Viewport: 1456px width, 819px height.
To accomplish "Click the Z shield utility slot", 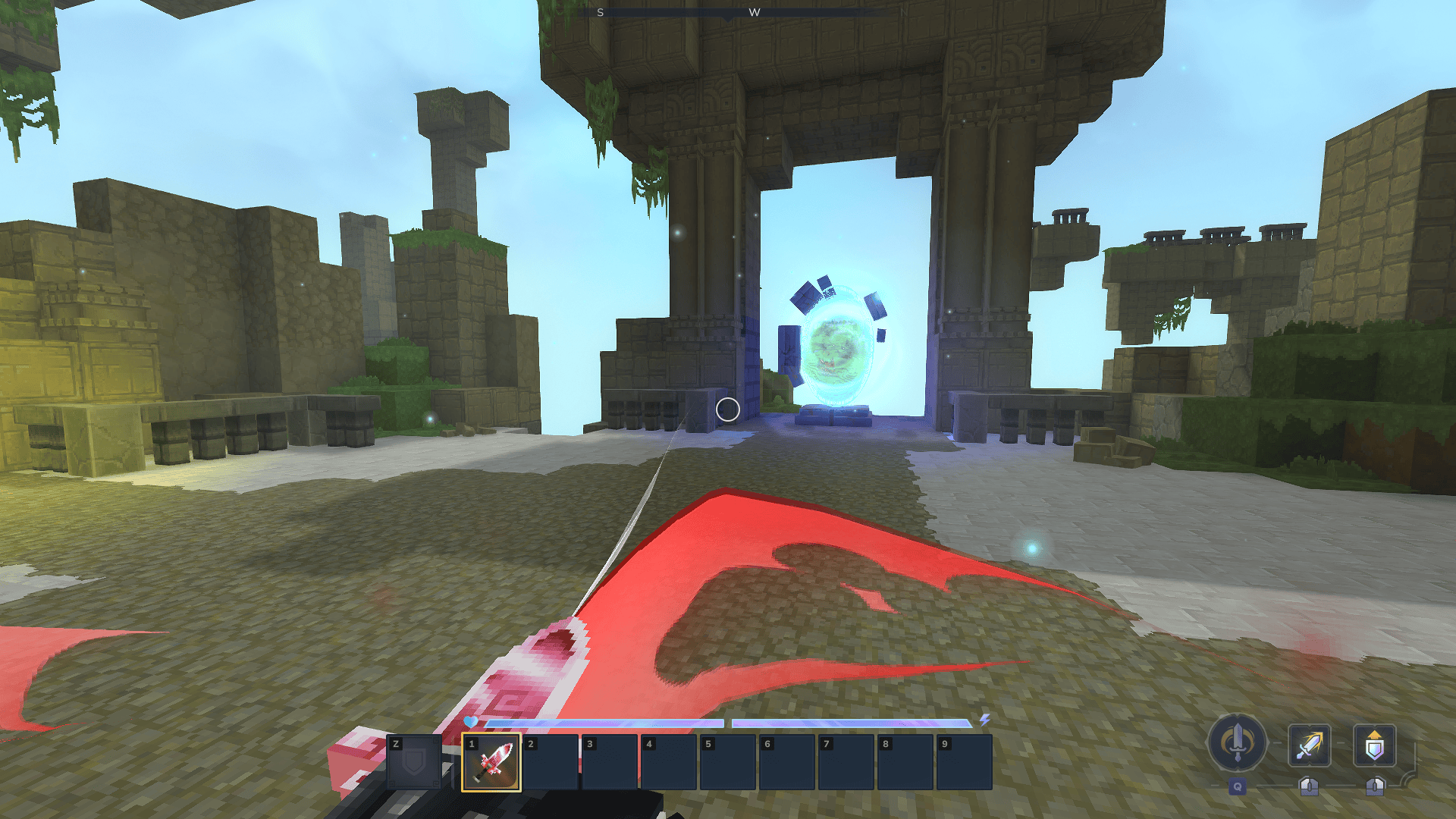I will point(414,762).
